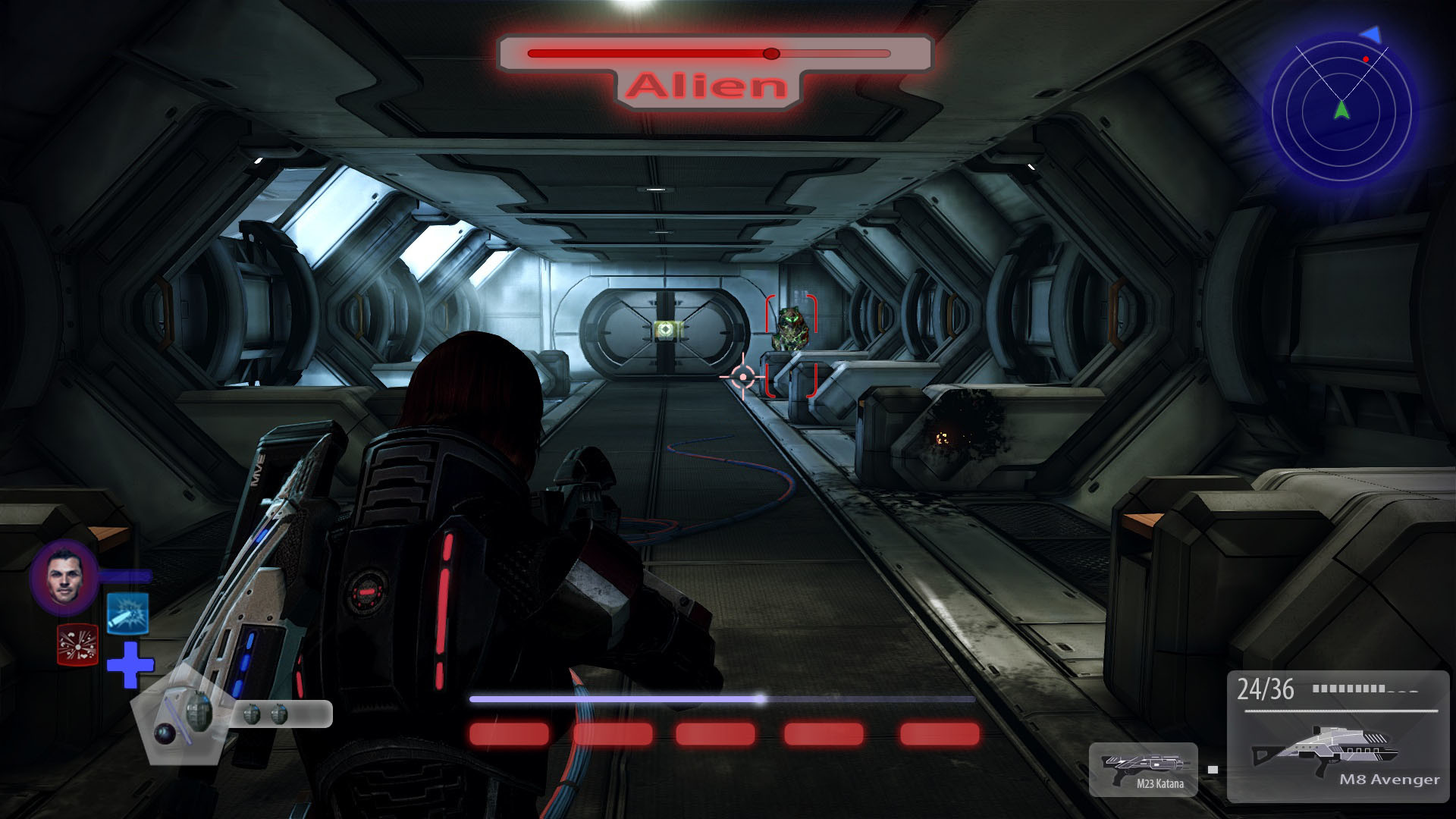Activate the red explosion power icon

coord(78,645)
